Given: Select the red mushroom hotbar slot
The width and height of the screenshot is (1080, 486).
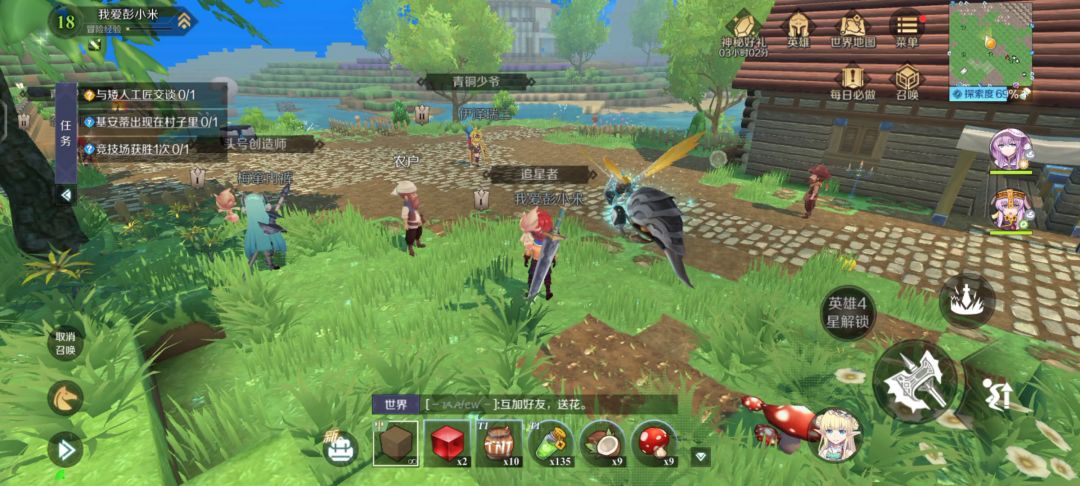Looking at the screenshot, I should (x=655, y=443).
